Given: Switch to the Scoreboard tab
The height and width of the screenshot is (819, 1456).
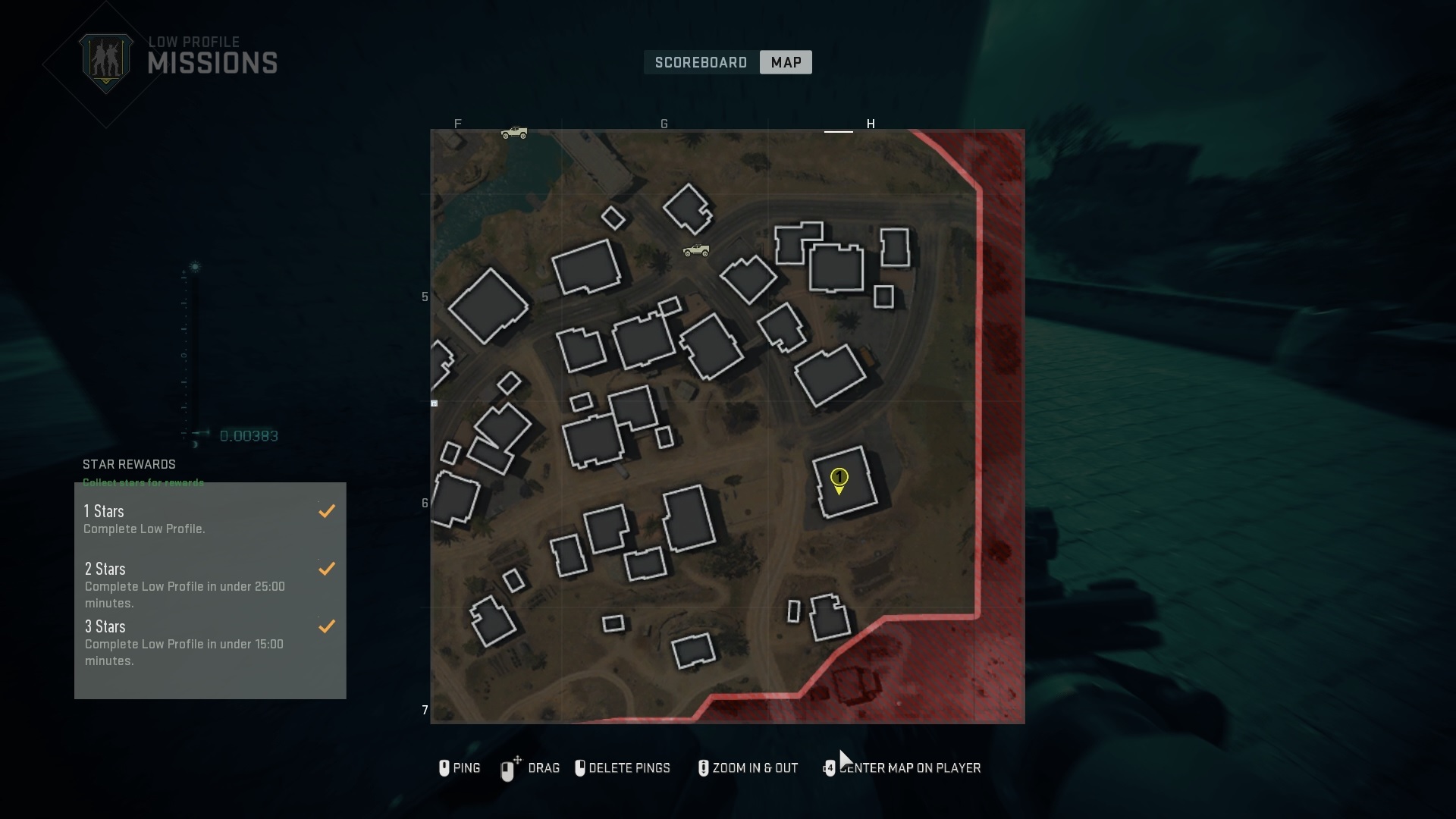Looking at the screenshot, I should pyautogui.click(x=700, y=62).
